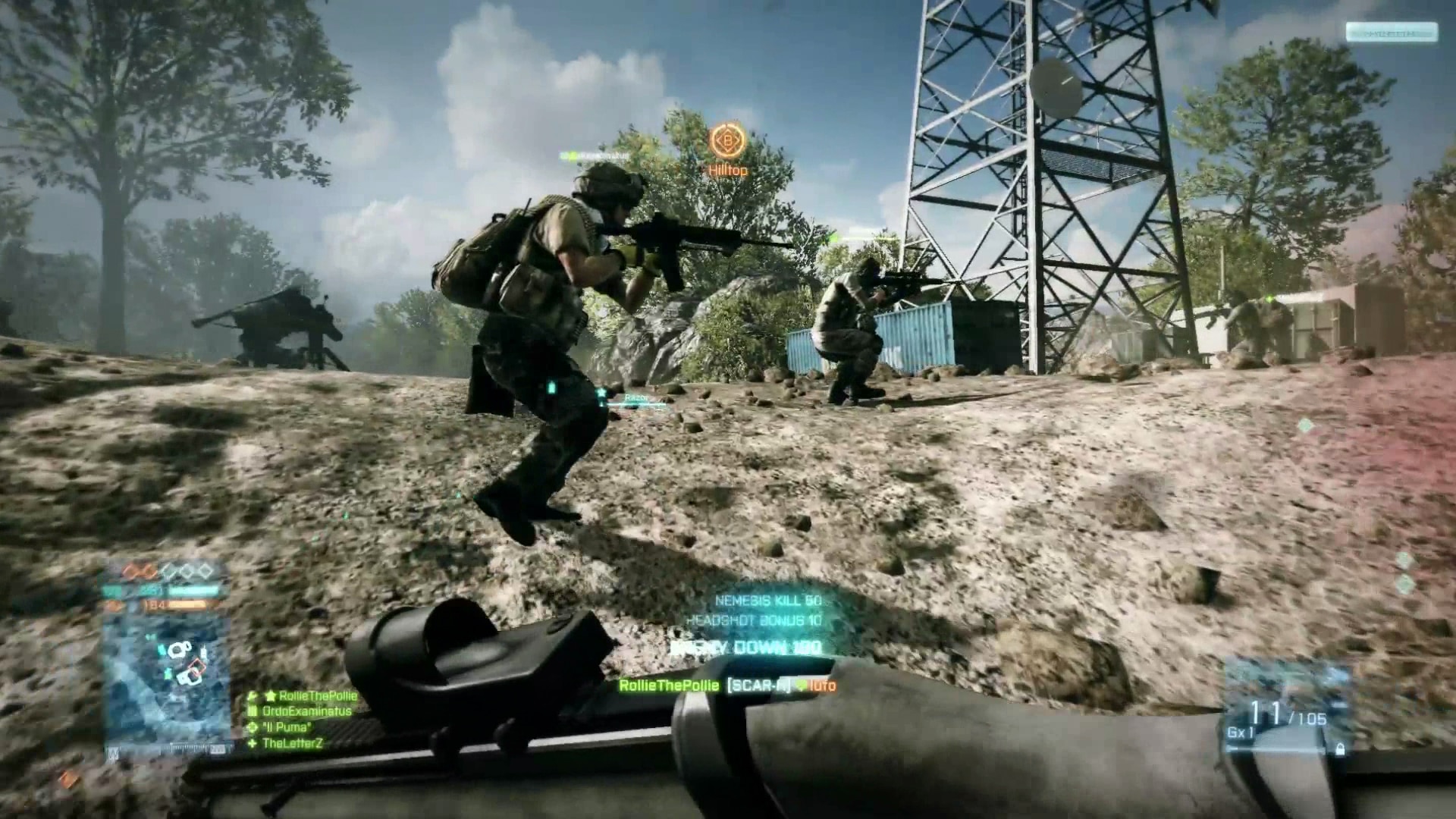
Task: Select the Hilltop B objective marker
Action: [x=727, y=142]
